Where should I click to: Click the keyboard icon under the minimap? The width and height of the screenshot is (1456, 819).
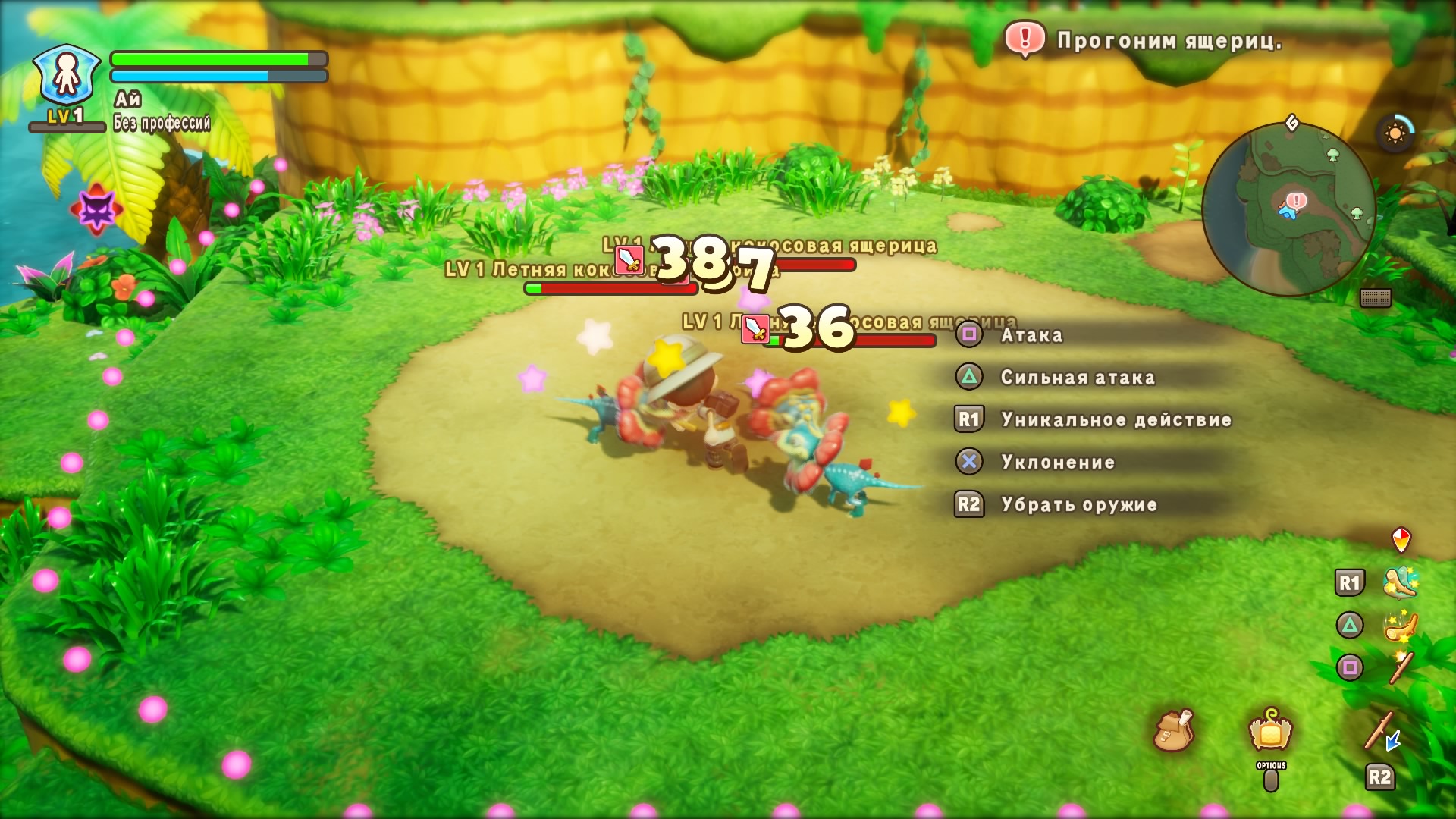[1375, 298]
